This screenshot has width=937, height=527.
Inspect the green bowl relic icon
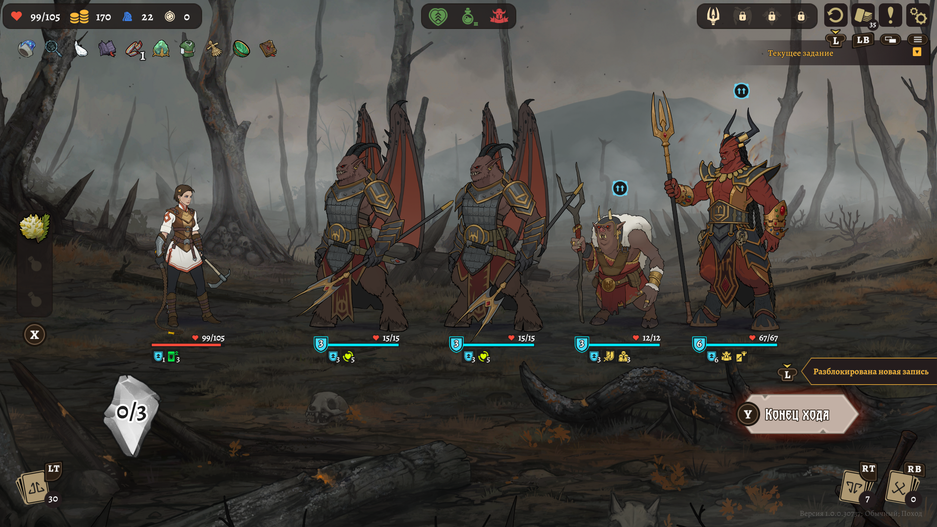[x=241, y=48]
